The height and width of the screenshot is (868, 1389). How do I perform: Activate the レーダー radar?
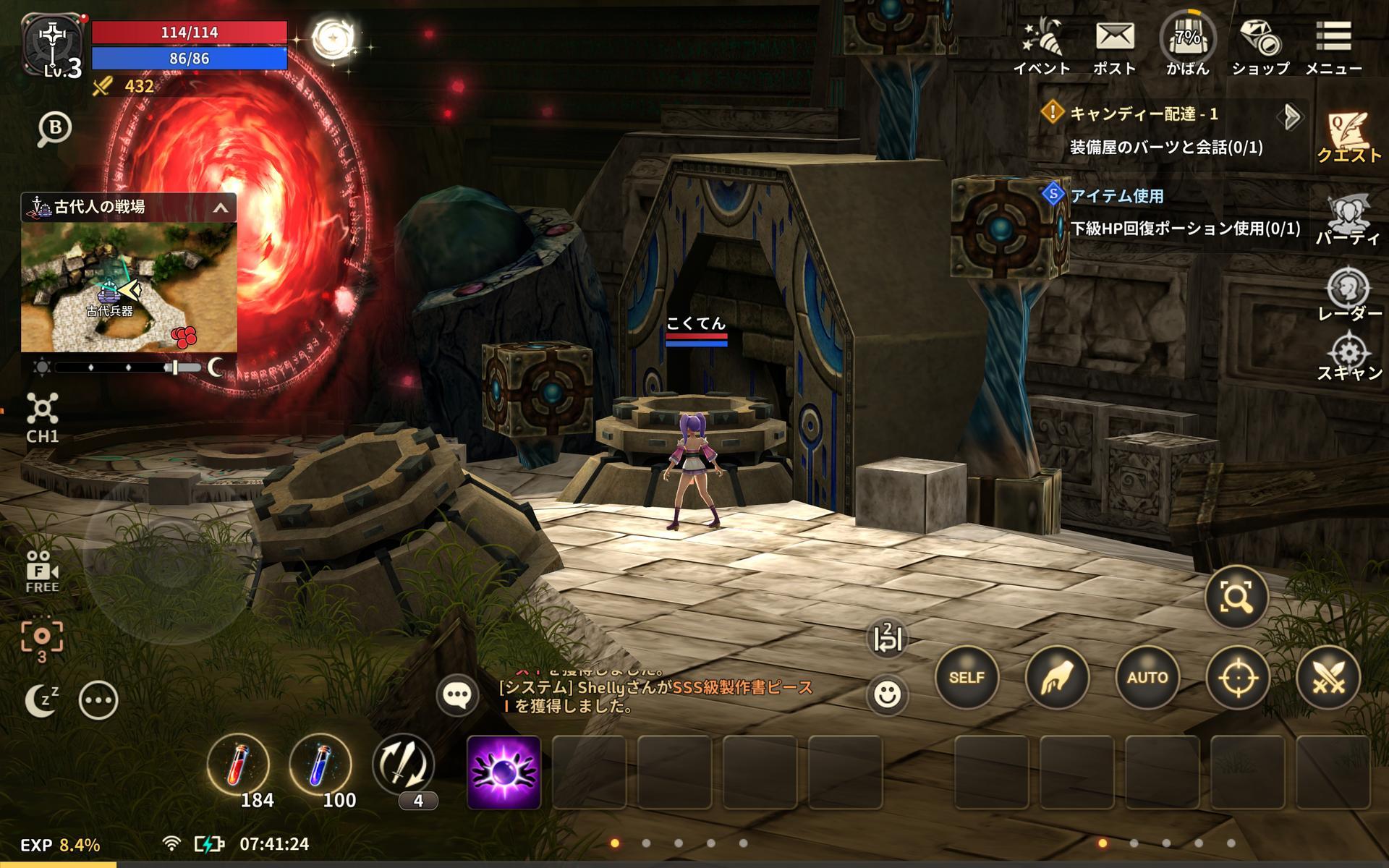pyautogui.click(x=1348, y=293)
